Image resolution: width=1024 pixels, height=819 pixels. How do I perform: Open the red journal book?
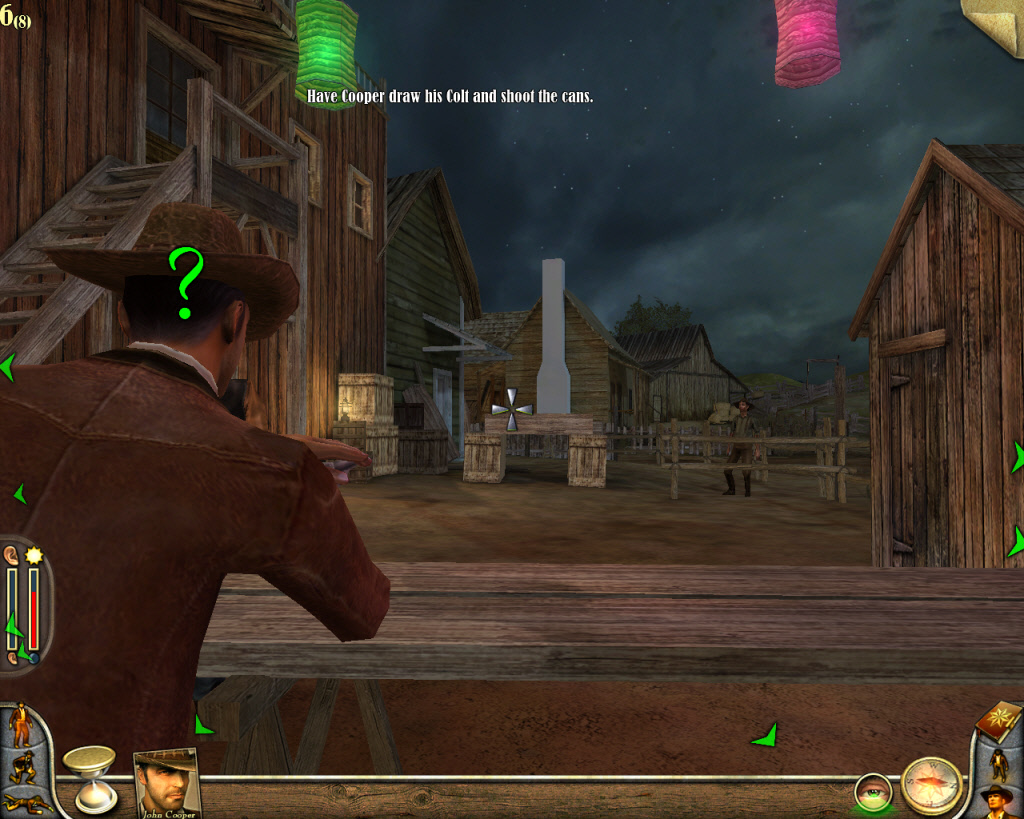click(x=996, y=719)
